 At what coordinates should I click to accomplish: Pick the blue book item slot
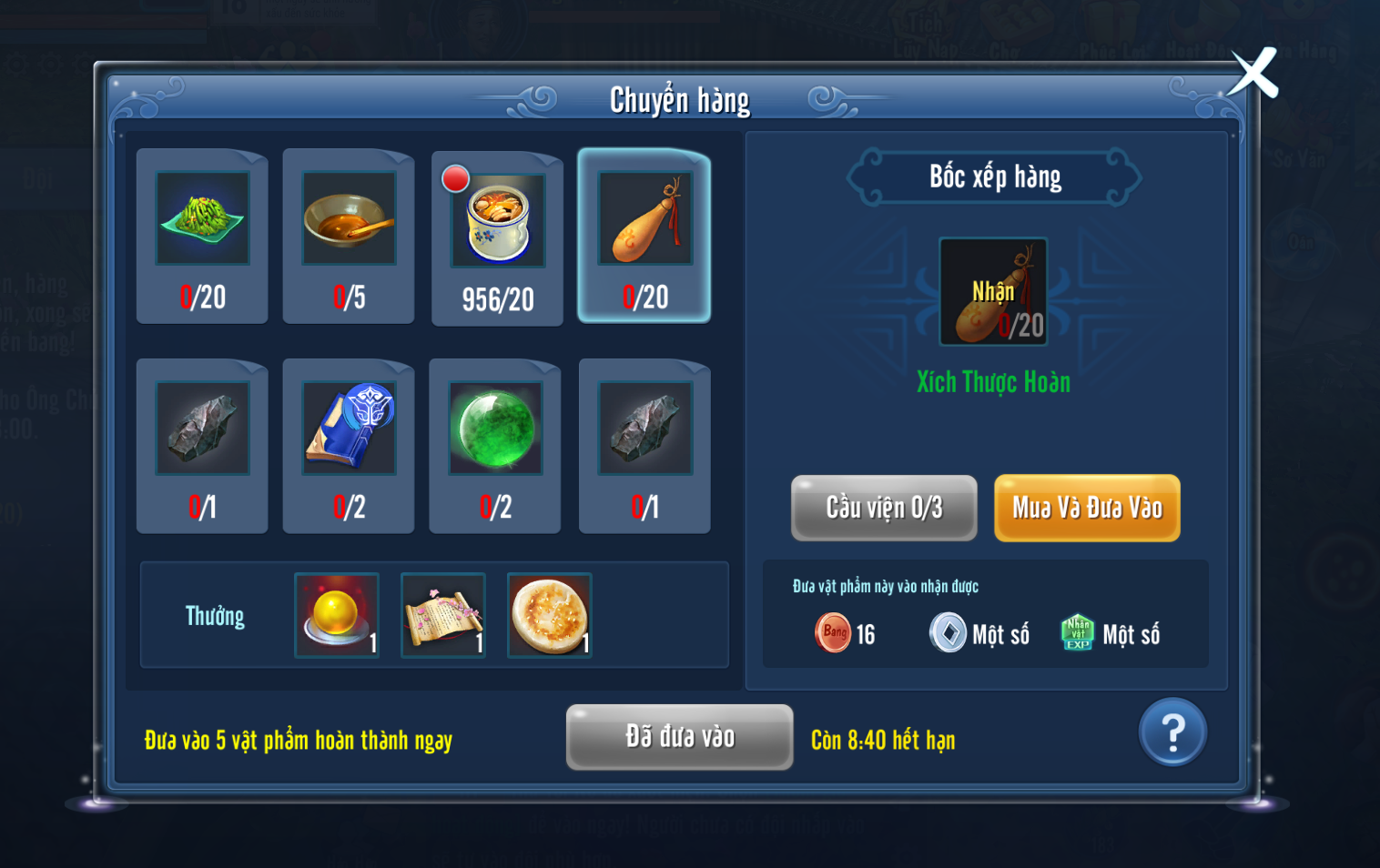[x=349, y=446]
